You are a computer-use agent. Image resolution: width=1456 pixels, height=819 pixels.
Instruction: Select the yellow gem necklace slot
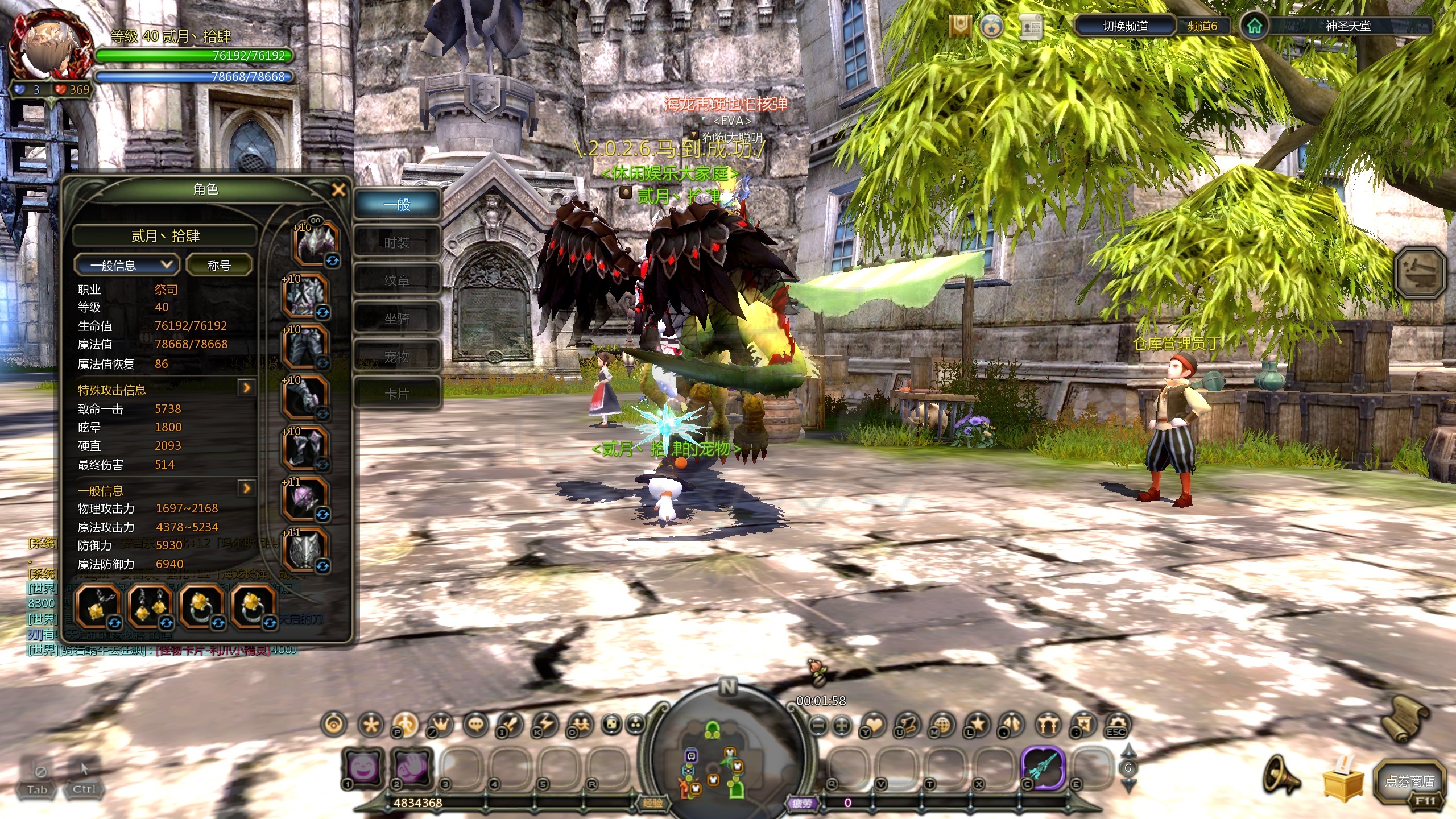click(97, 606)
